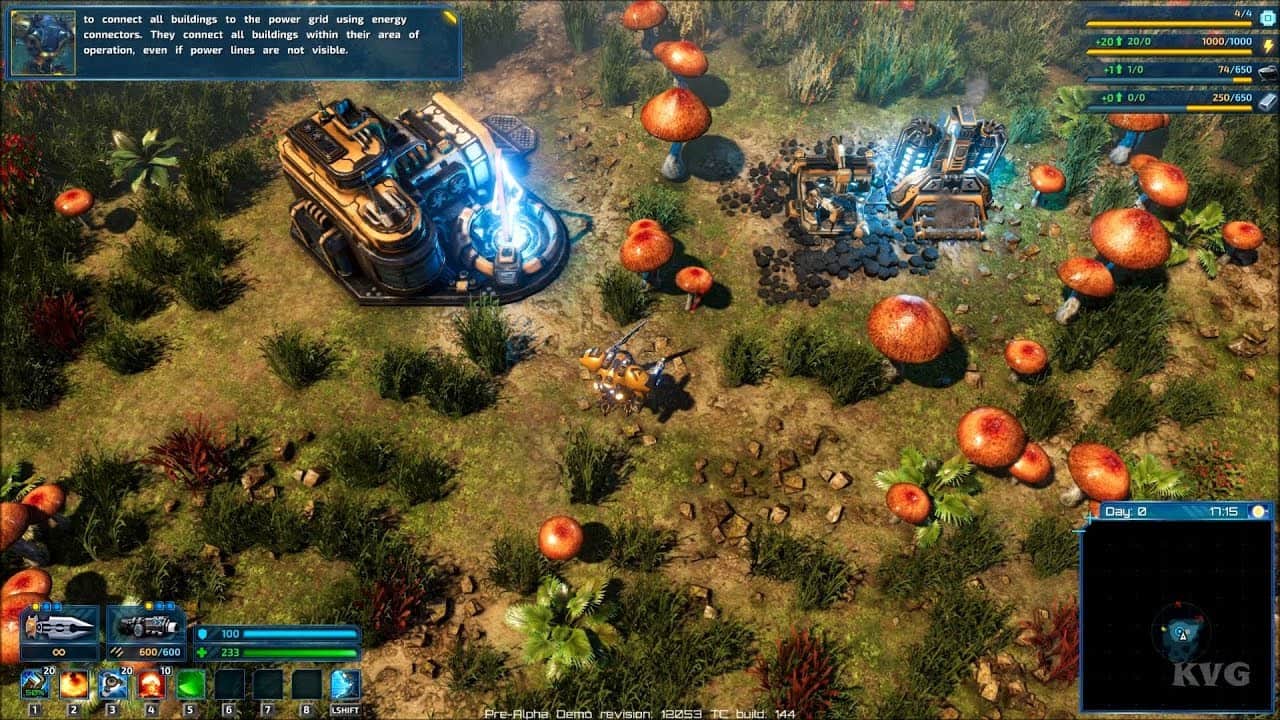This screenshot has height=720, width=1280.
Task: Activate the ability in hotbar slot 1
Action: (x=35, y=685)
